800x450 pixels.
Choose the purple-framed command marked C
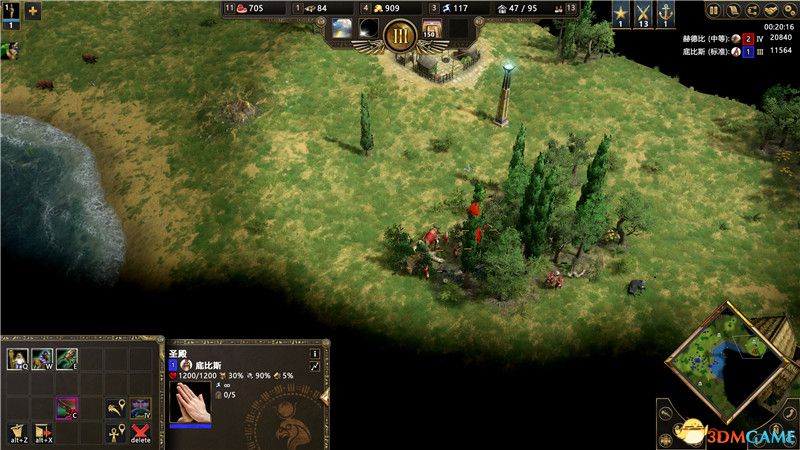[x=67, y=408]
